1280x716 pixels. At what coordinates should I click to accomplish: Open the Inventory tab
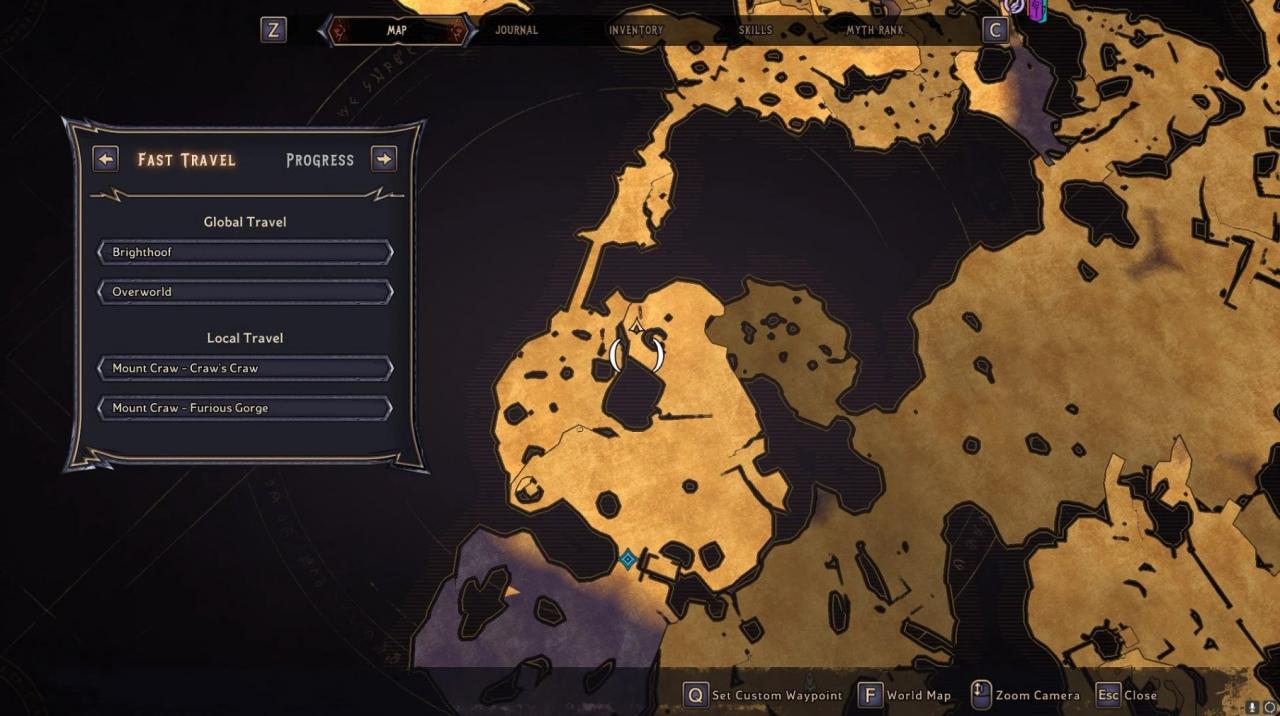click(x=636, y=30)
